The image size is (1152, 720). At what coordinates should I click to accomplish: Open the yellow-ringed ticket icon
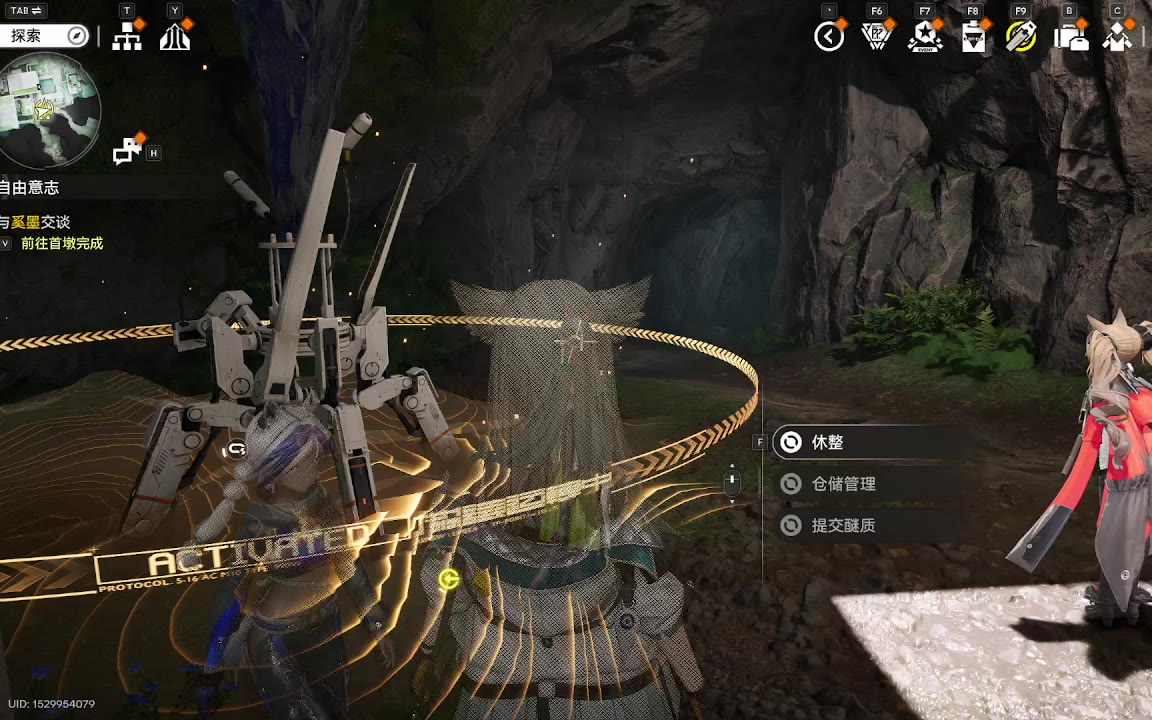pos(1020,37)
